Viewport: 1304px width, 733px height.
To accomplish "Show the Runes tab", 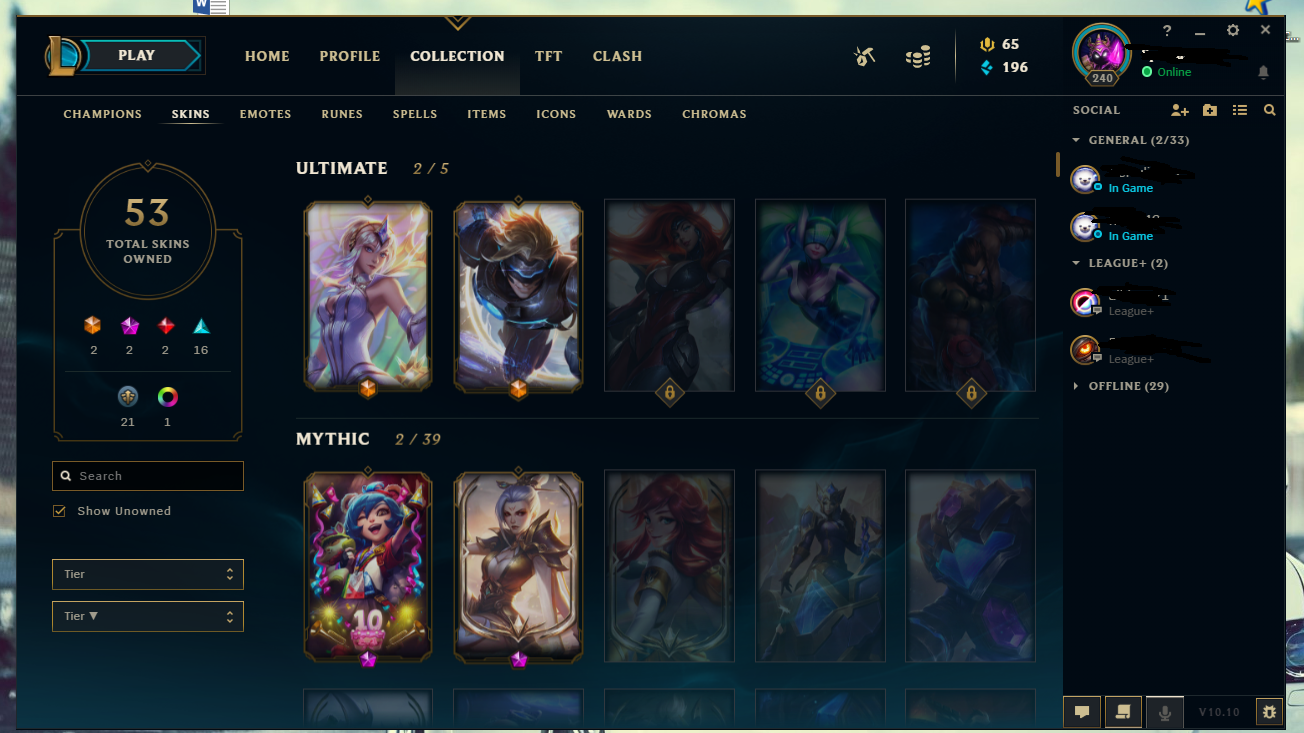I will pyautogui.click(x=342, y=114).
